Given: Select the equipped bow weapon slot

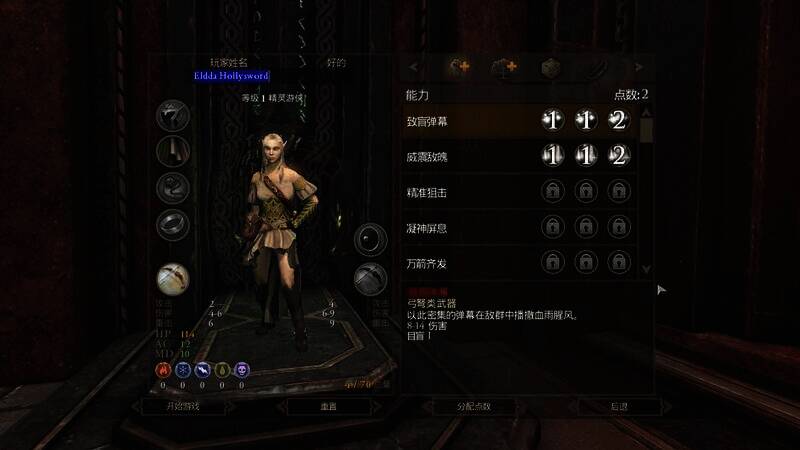Looking at the screenshot, I should tap(172, 278).
